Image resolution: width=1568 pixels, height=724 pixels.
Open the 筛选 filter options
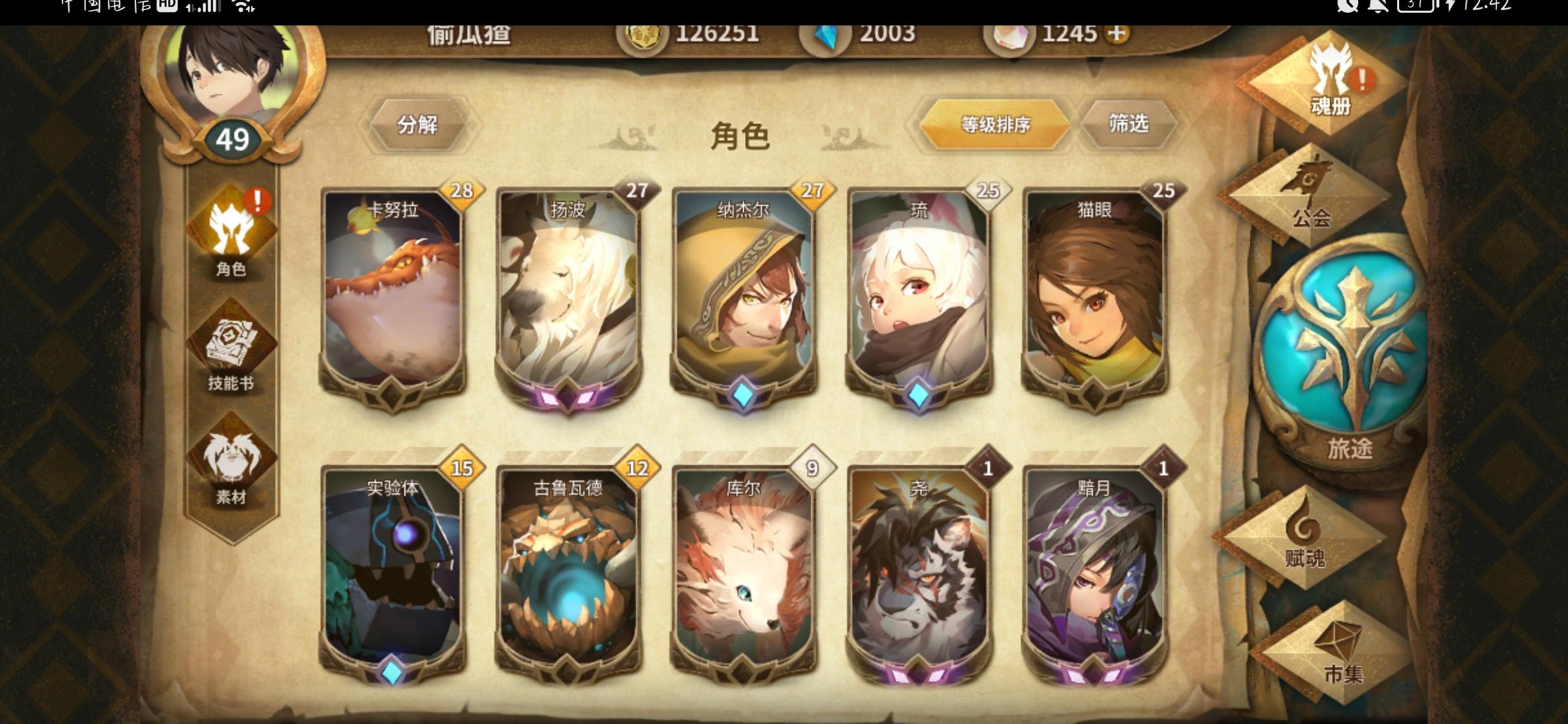(1130, 124)
